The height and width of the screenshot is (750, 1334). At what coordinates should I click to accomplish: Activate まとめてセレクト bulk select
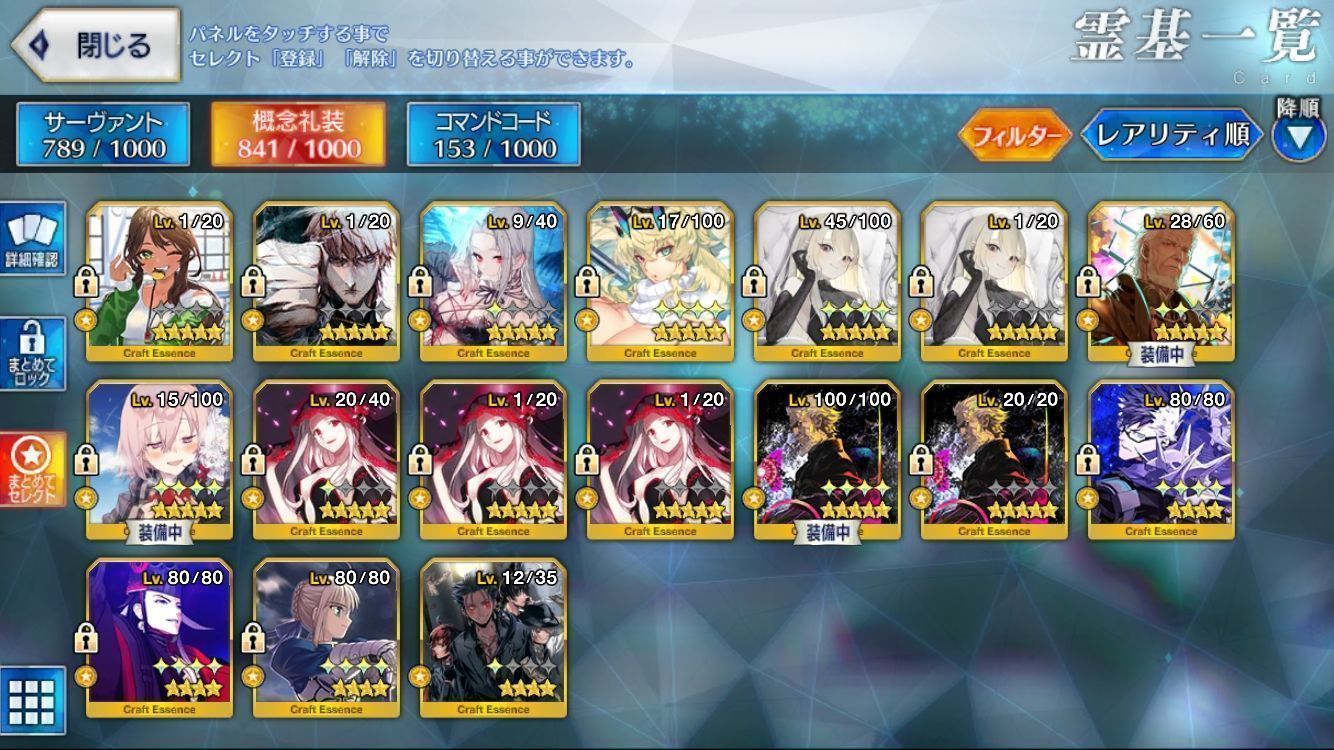point(33,470)
